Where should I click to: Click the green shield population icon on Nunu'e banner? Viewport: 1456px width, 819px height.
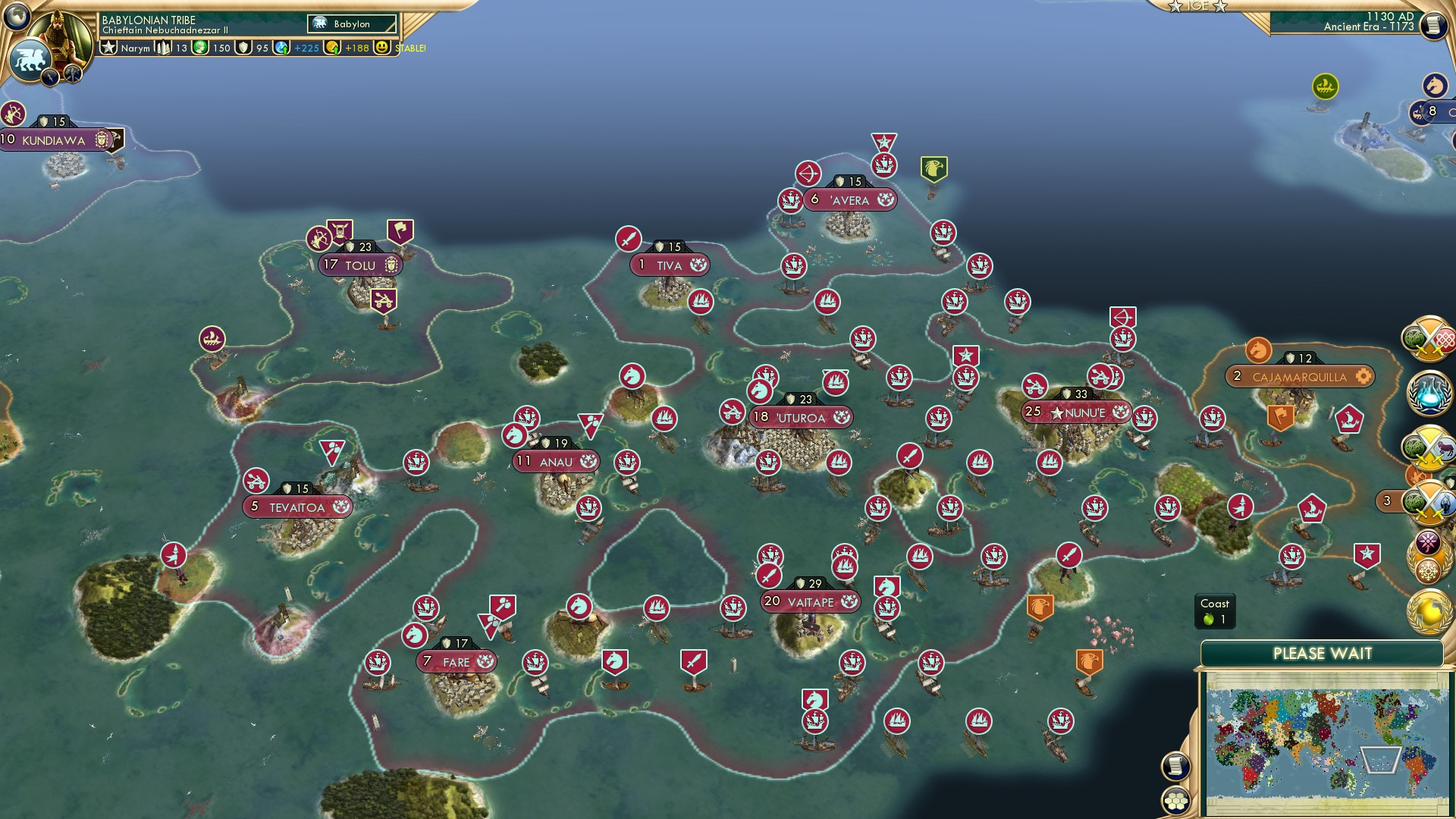pyautogui.click(x=1065, y=394)
